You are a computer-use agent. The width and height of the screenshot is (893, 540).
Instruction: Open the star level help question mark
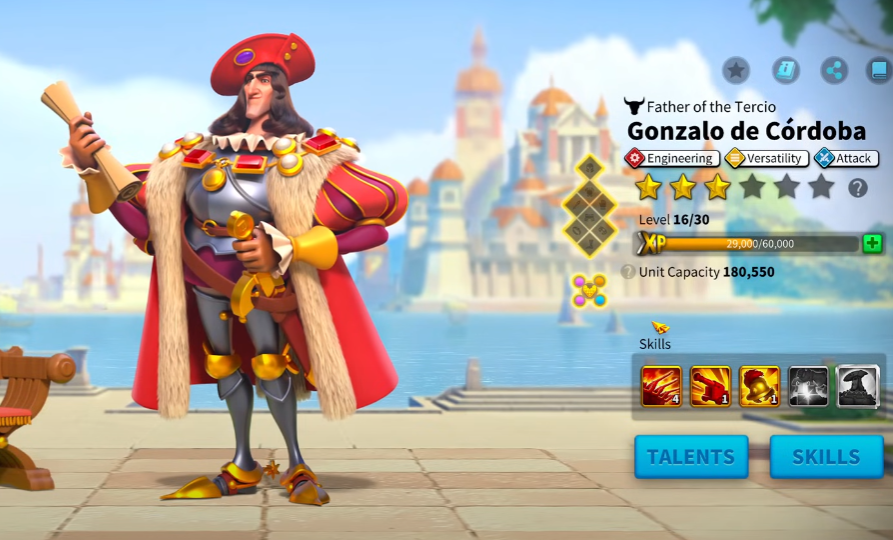click(858, 188)
